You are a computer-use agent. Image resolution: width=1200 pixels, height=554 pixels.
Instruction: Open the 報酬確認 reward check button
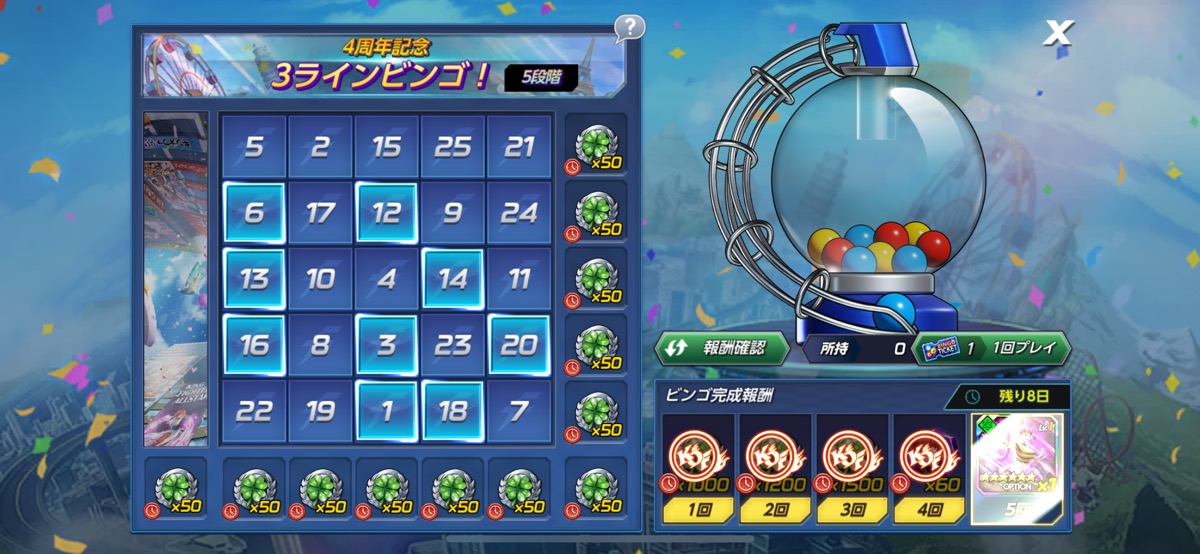coord(722,348)
